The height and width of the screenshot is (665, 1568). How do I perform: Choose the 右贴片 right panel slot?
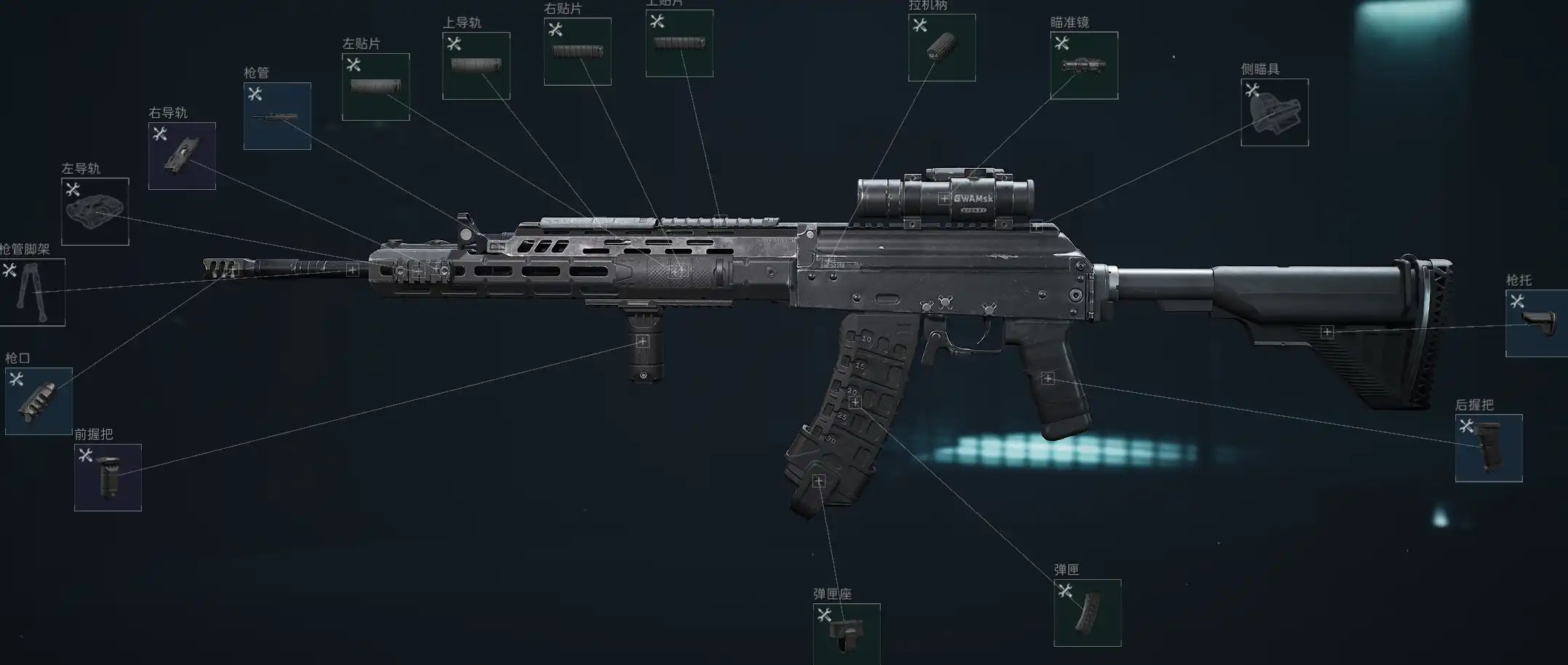(577, 52)
